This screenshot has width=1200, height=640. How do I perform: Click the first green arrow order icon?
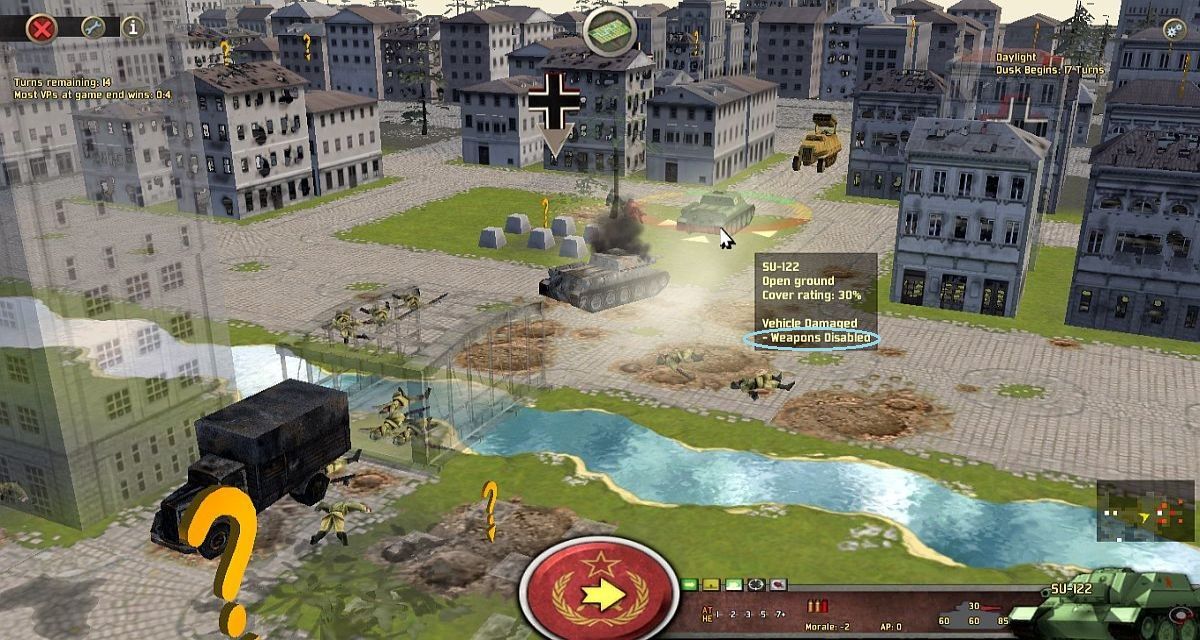[x=690, y=585]
